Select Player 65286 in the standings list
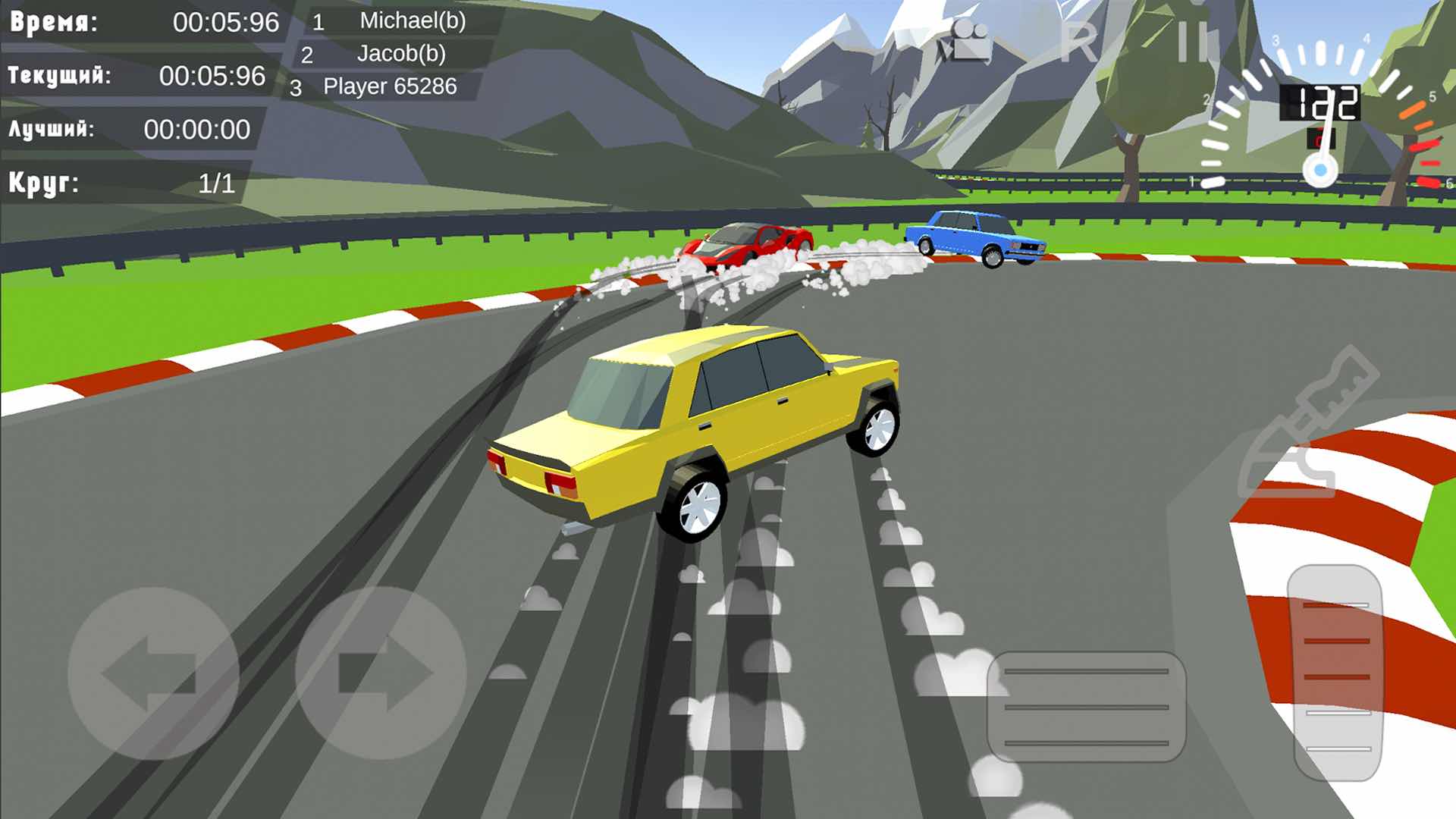This screenshot has height=819, width=1456. (389, 86)
